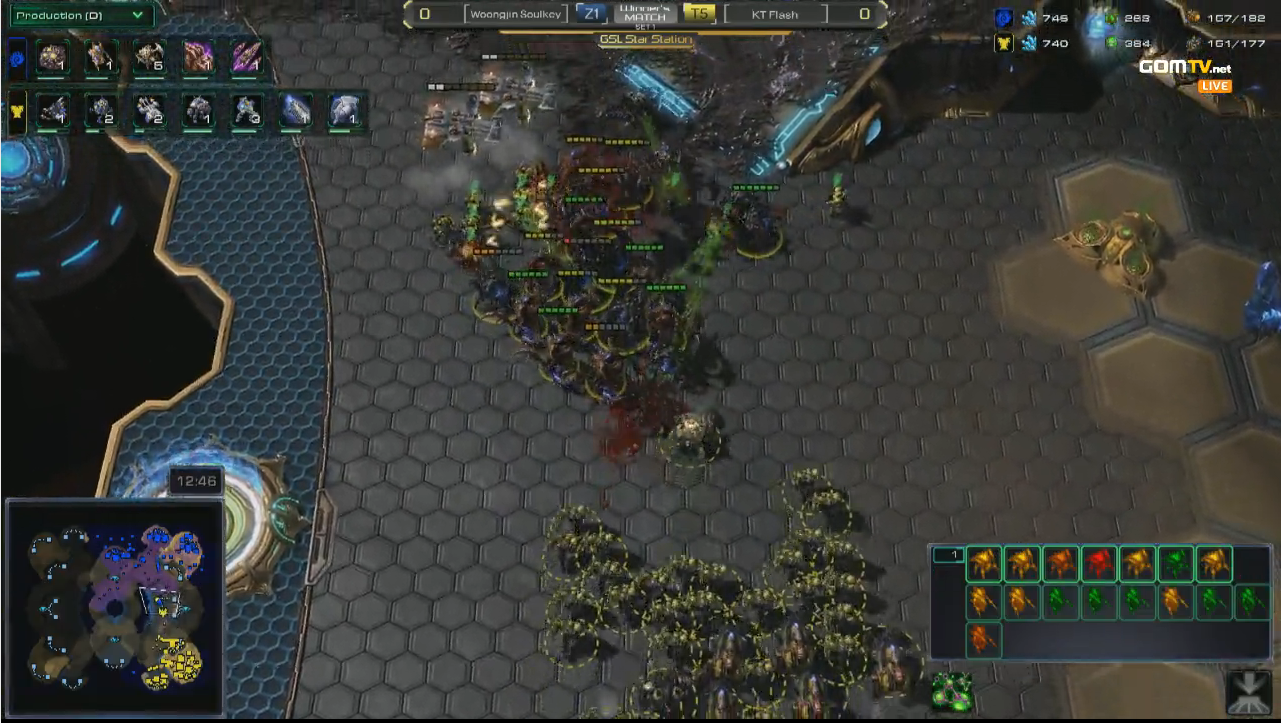This screenshot has height=723, width=1281.
Task: Click the downward arrow command button
Action: 1249,692
